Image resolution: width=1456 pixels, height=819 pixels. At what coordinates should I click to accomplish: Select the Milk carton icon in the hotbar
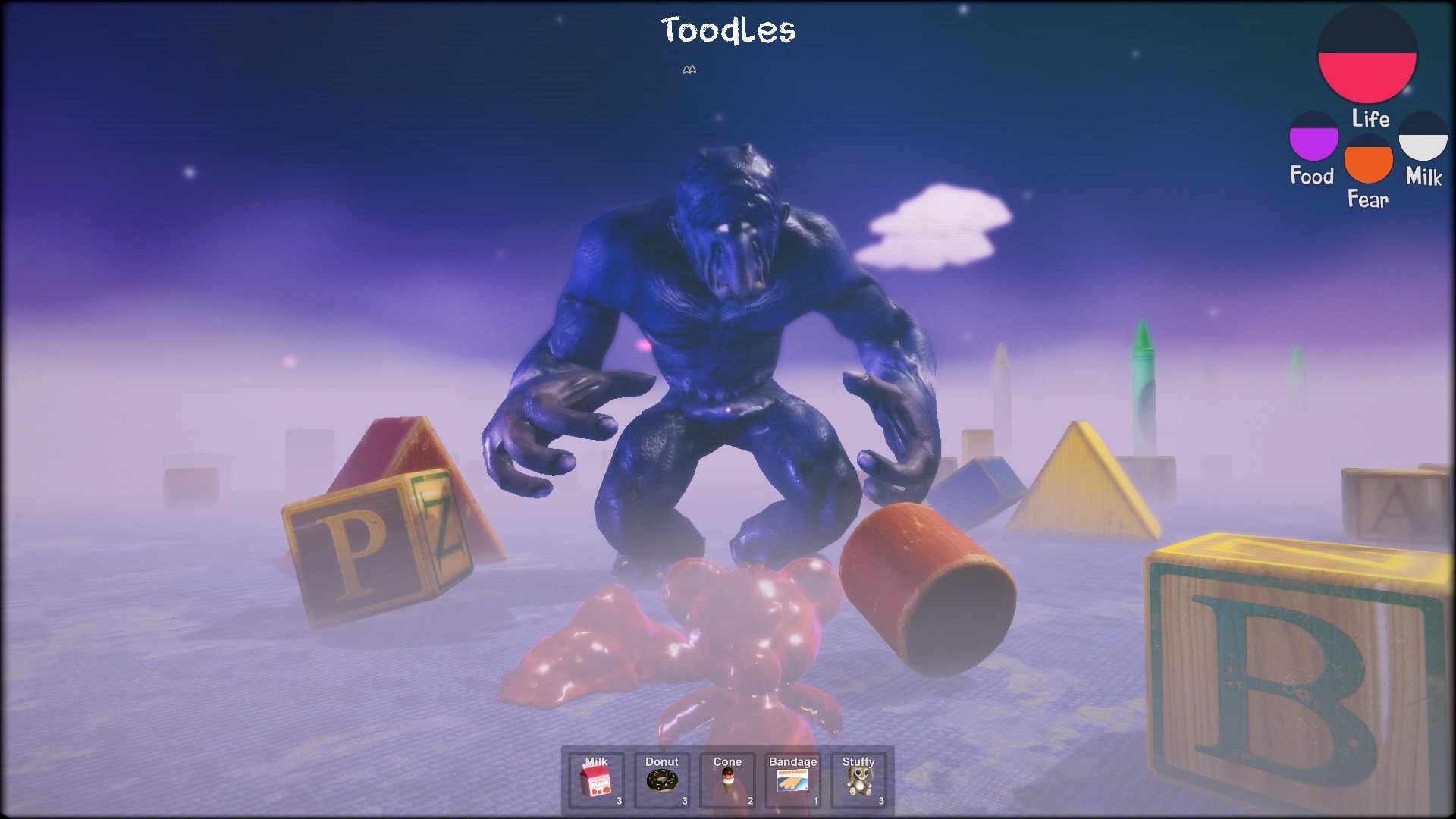click(x=595, y=781)
